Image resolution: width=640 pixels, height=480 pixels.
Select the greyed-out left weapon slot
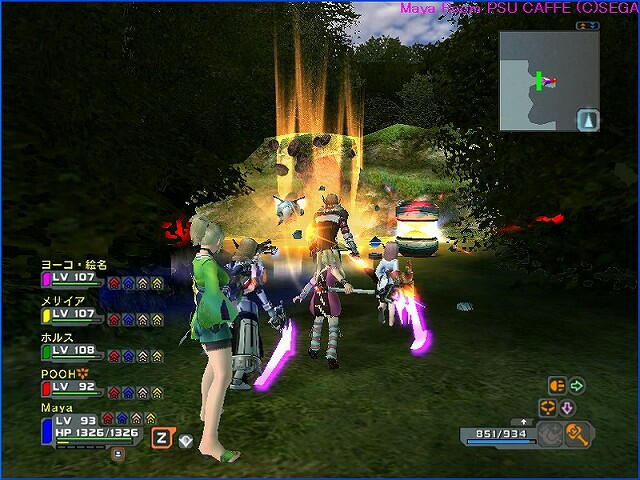tap(549, 434)
